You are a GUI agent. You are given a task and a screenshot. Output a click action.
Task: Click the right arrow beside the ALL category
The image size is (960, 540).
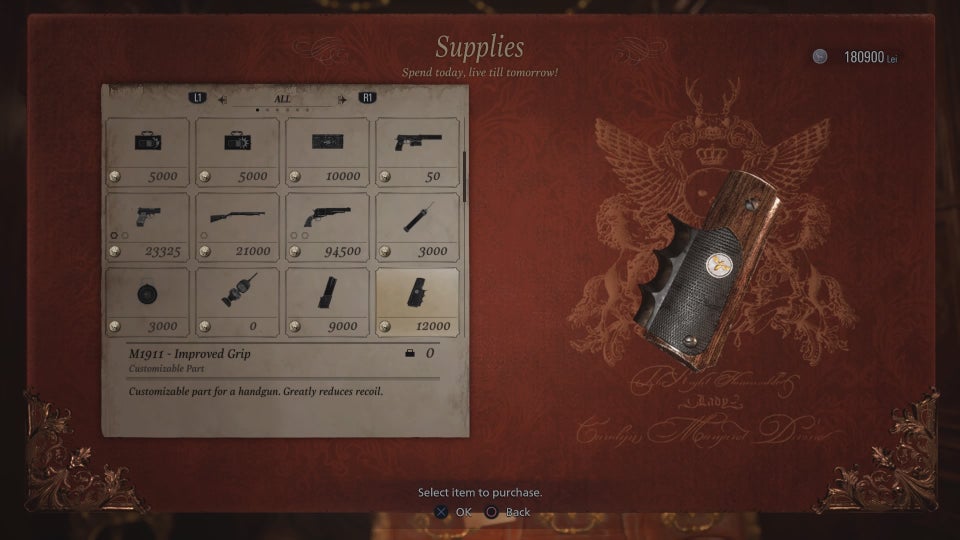tap(343, 99)
